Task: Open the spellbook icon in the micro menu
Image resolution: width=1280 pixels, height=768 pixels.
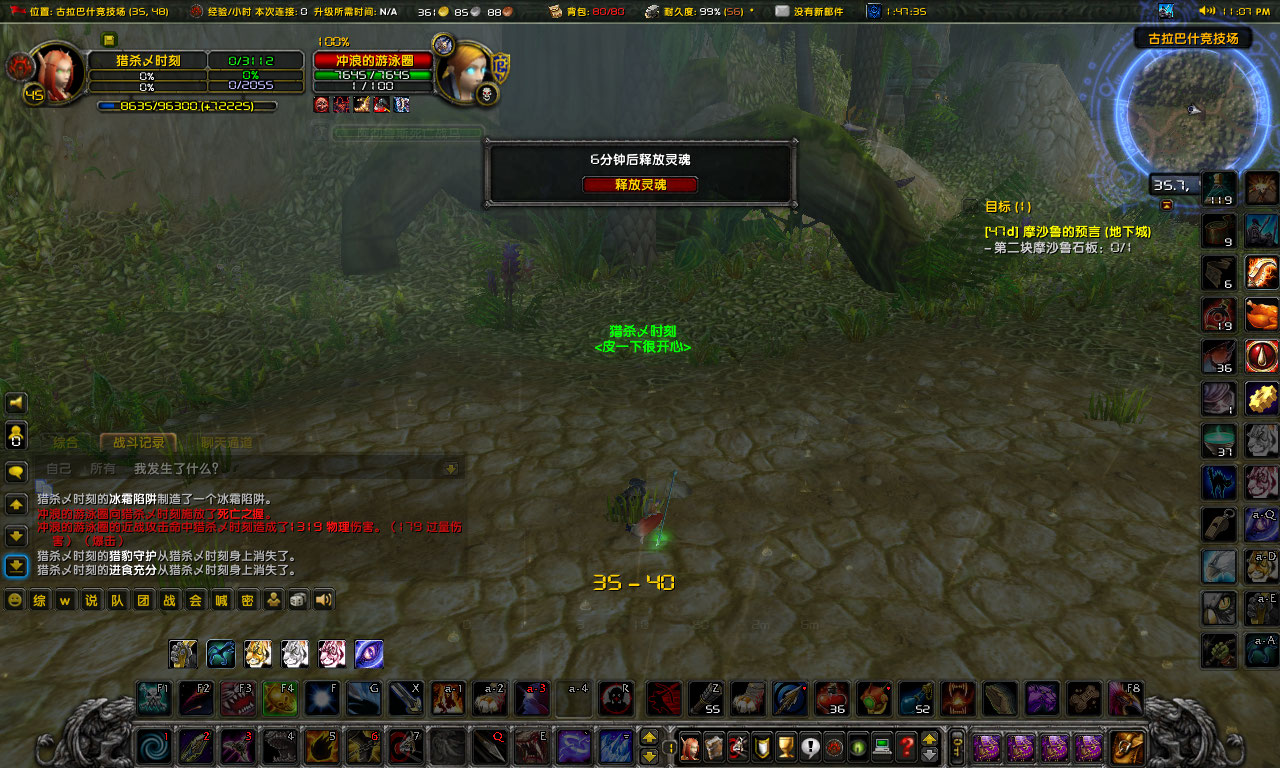Action: click(713, 745)
